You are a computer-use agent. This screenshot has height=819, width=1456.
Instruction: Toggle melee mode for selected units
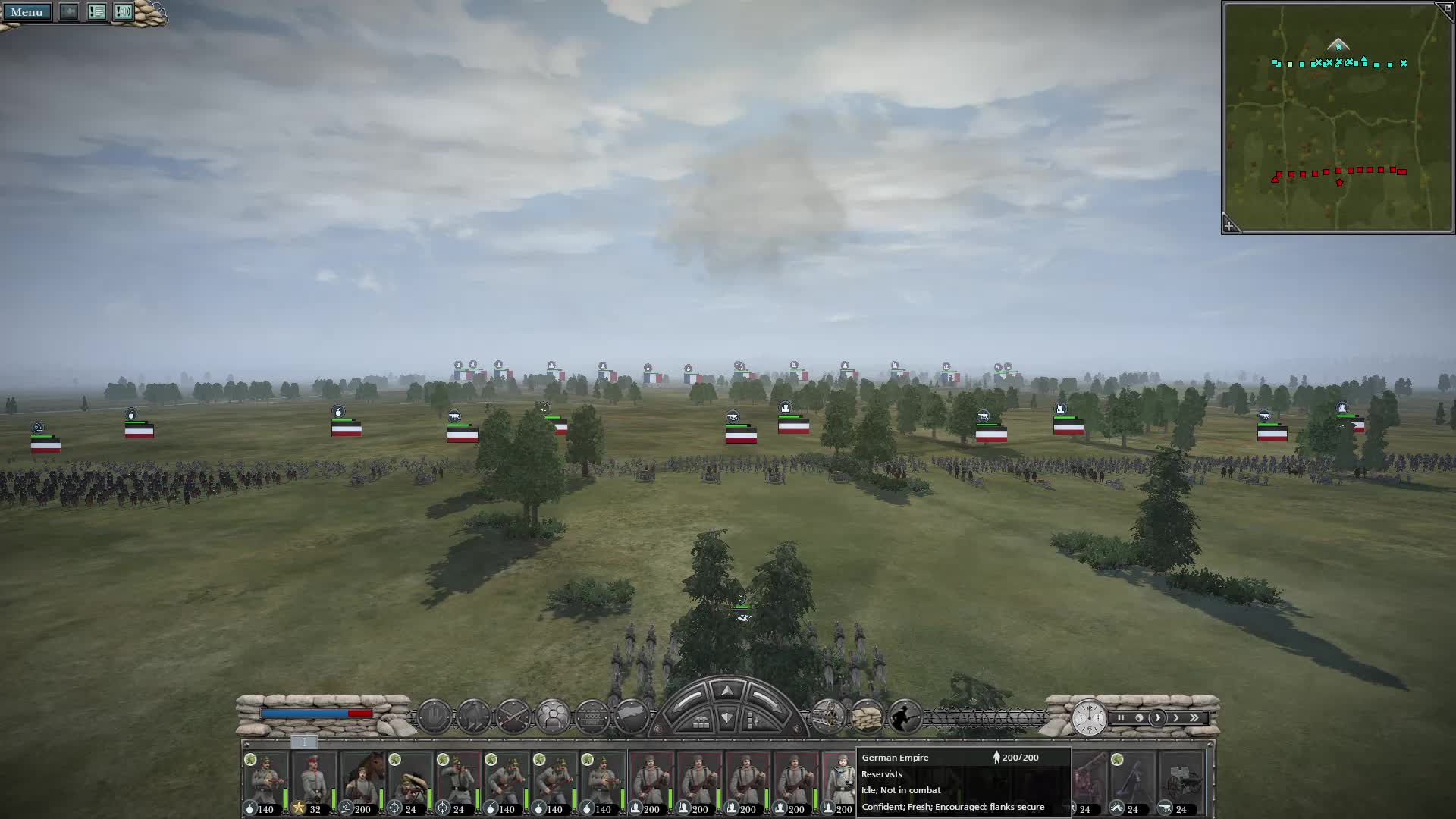(513, 715)
